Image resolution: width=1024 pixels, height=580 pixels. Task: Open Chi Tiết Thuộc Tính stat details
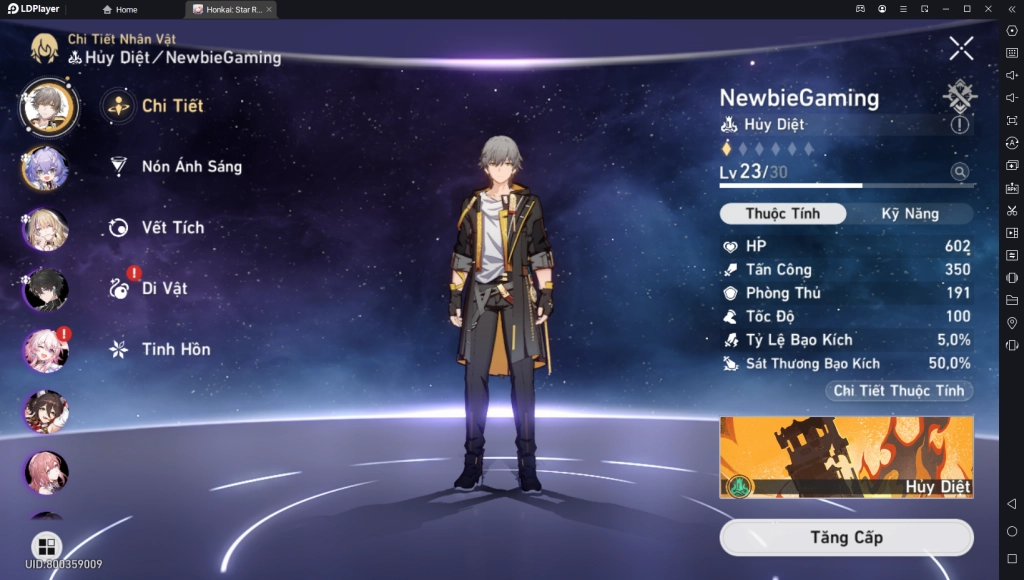(x=898, y=391)
